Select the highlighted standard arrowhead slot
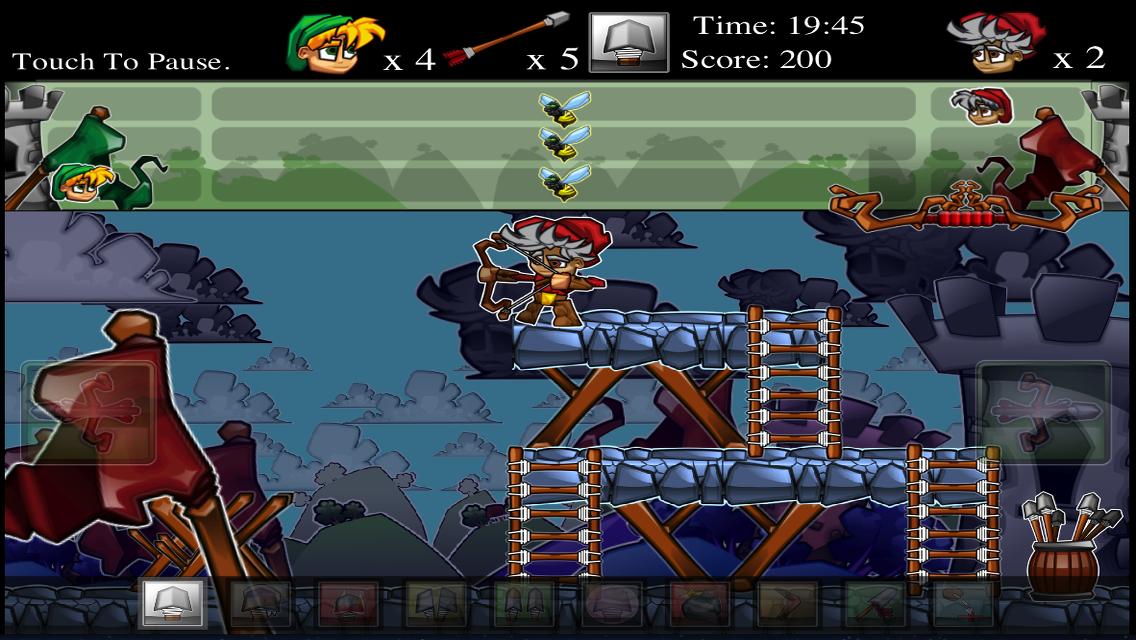 point(173,603)
